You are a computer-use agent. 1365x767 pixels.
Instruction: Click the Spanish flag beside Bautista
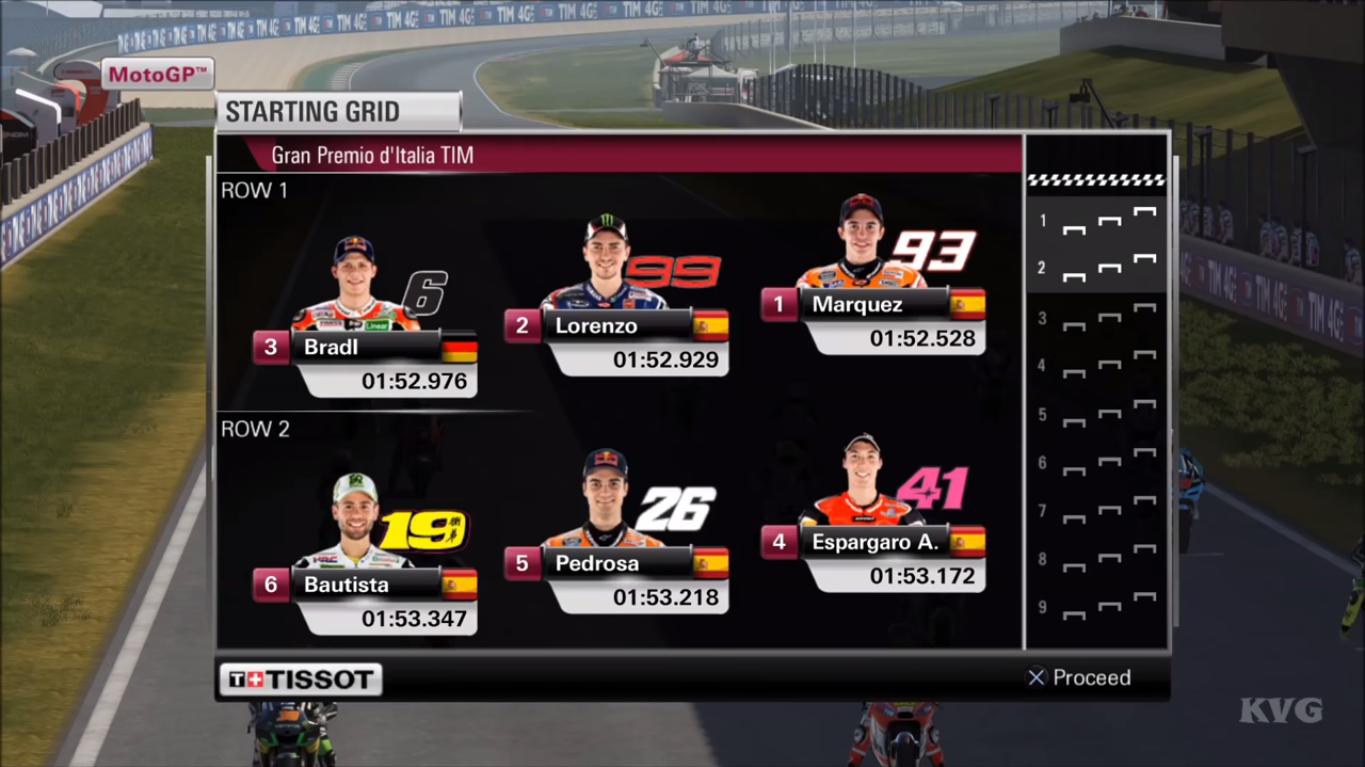(462, 584)
